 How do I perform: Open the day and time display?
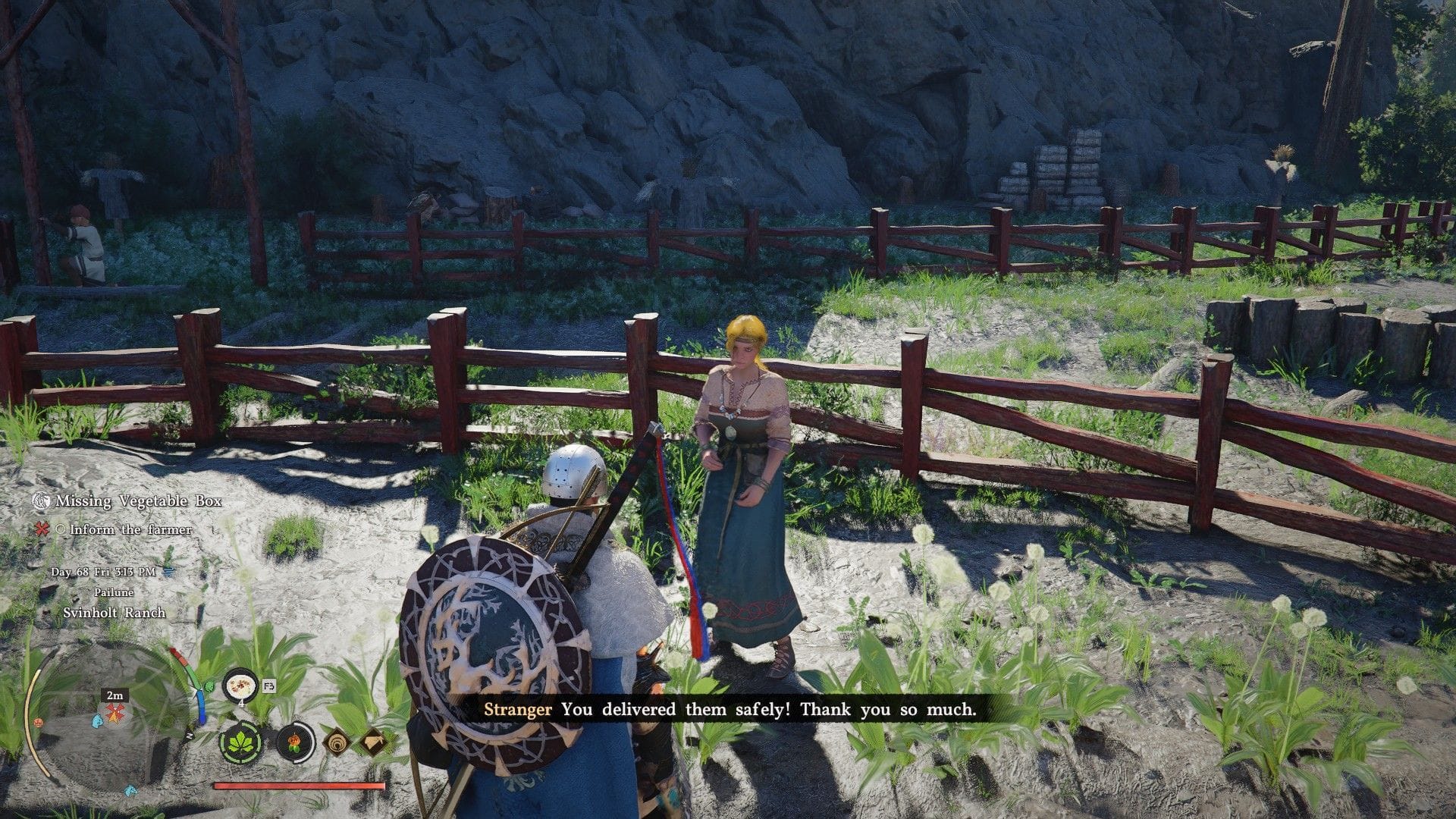[103, 572]
